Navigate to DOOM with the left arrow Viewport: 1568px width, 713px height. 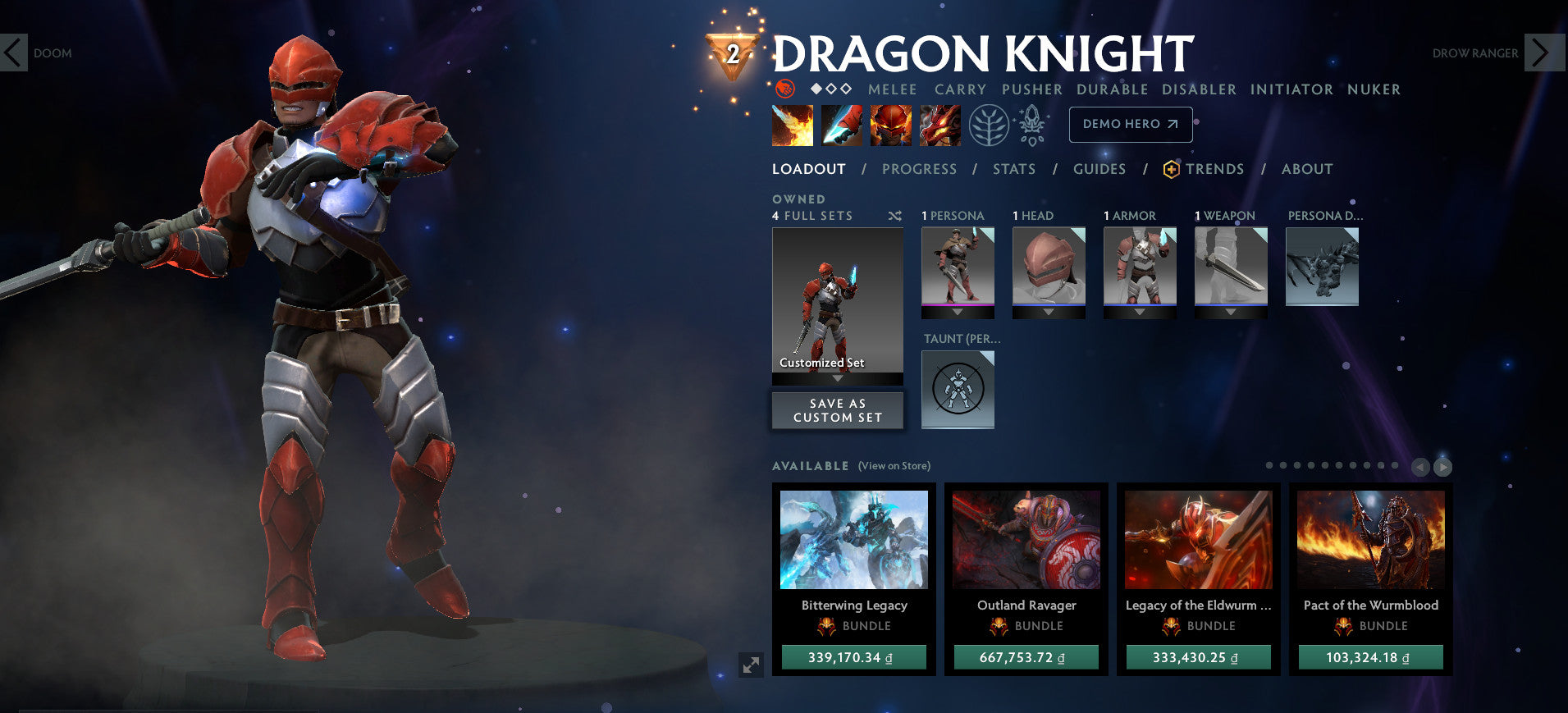13,52
